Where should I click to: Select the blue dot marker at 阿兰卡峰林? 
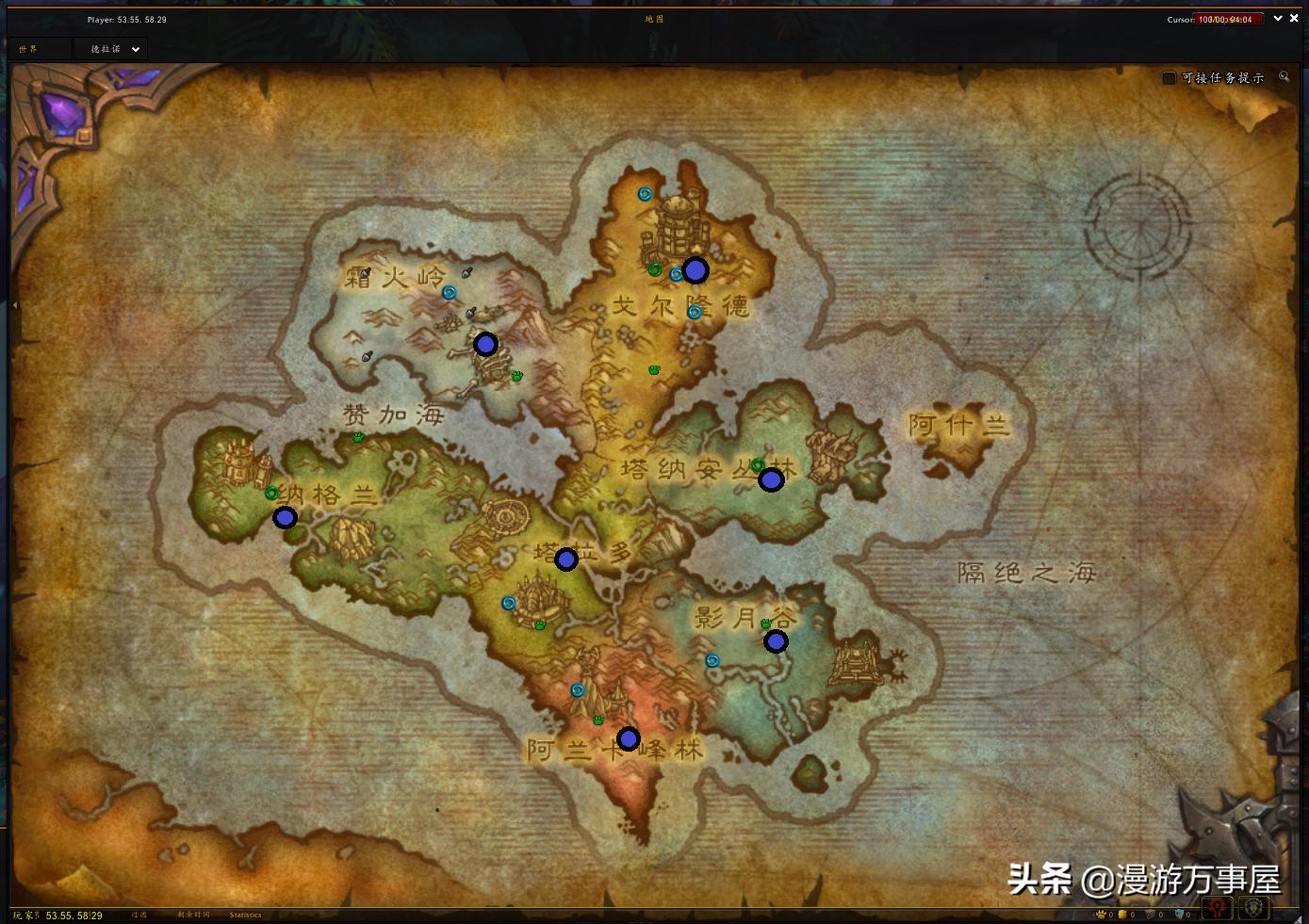point(628,738)
